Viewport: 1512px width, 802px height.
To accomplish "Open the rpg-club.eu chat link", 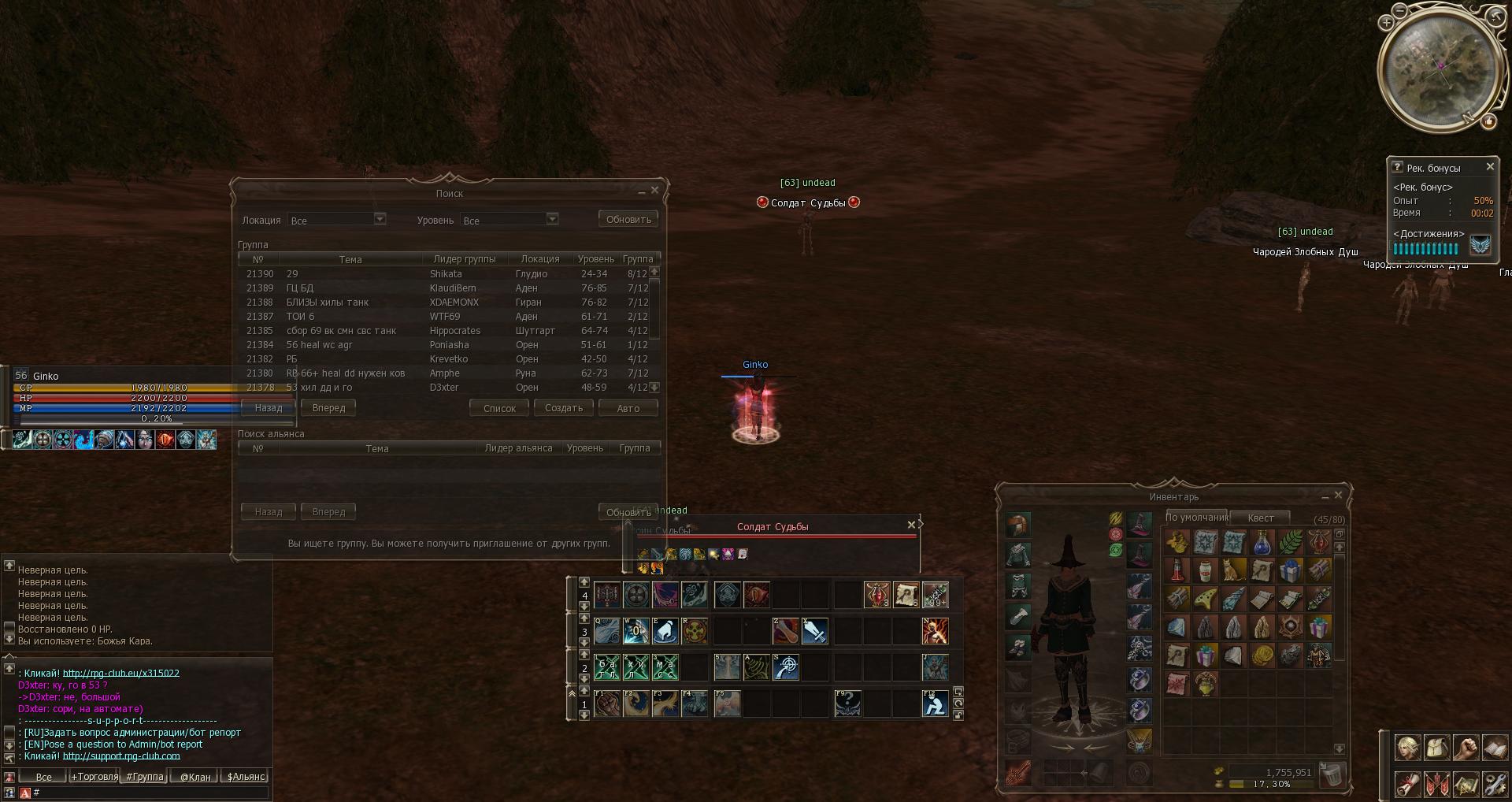I will [121, 674].
